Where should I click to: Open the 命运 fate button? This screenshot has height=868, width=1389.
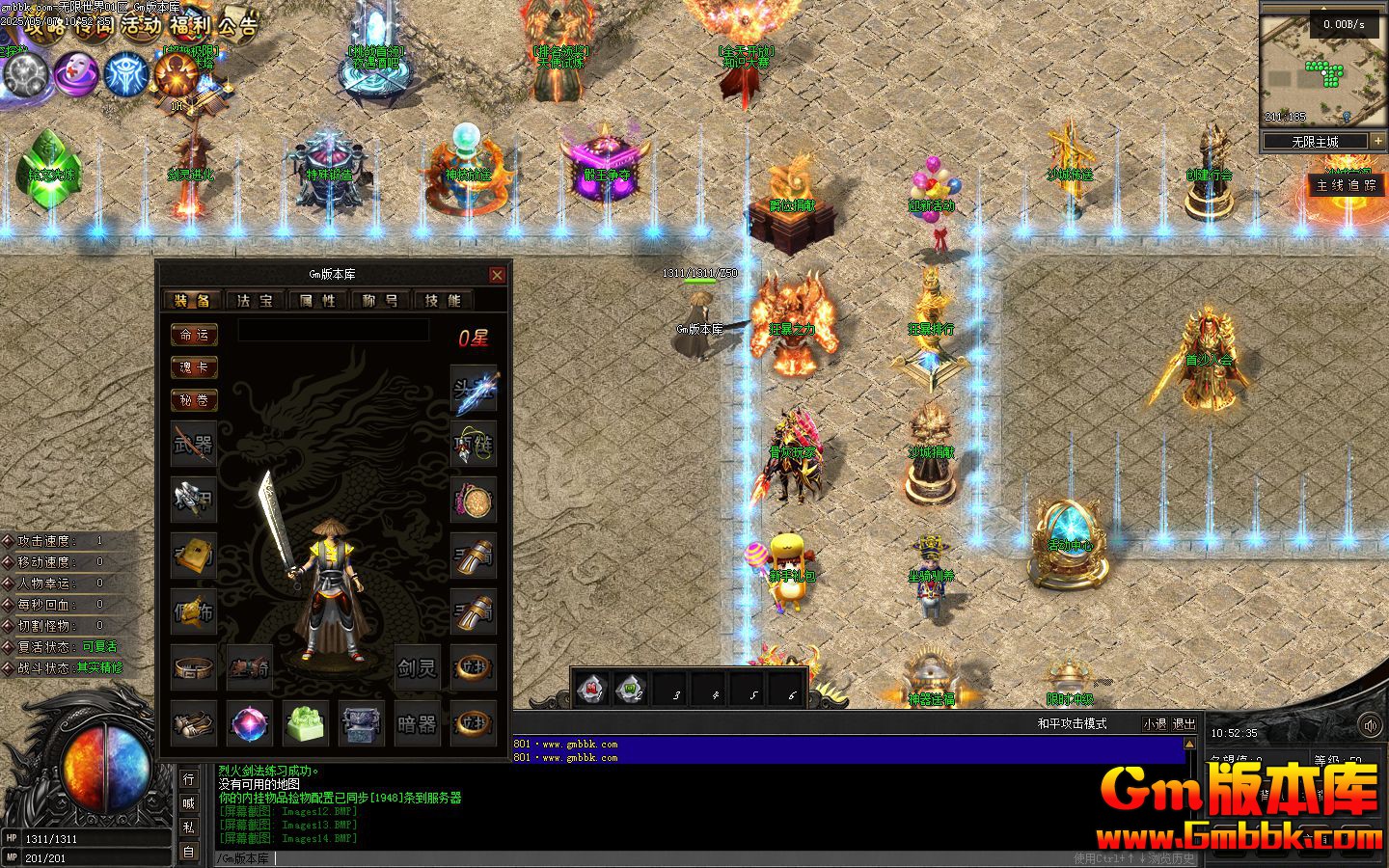194,335
